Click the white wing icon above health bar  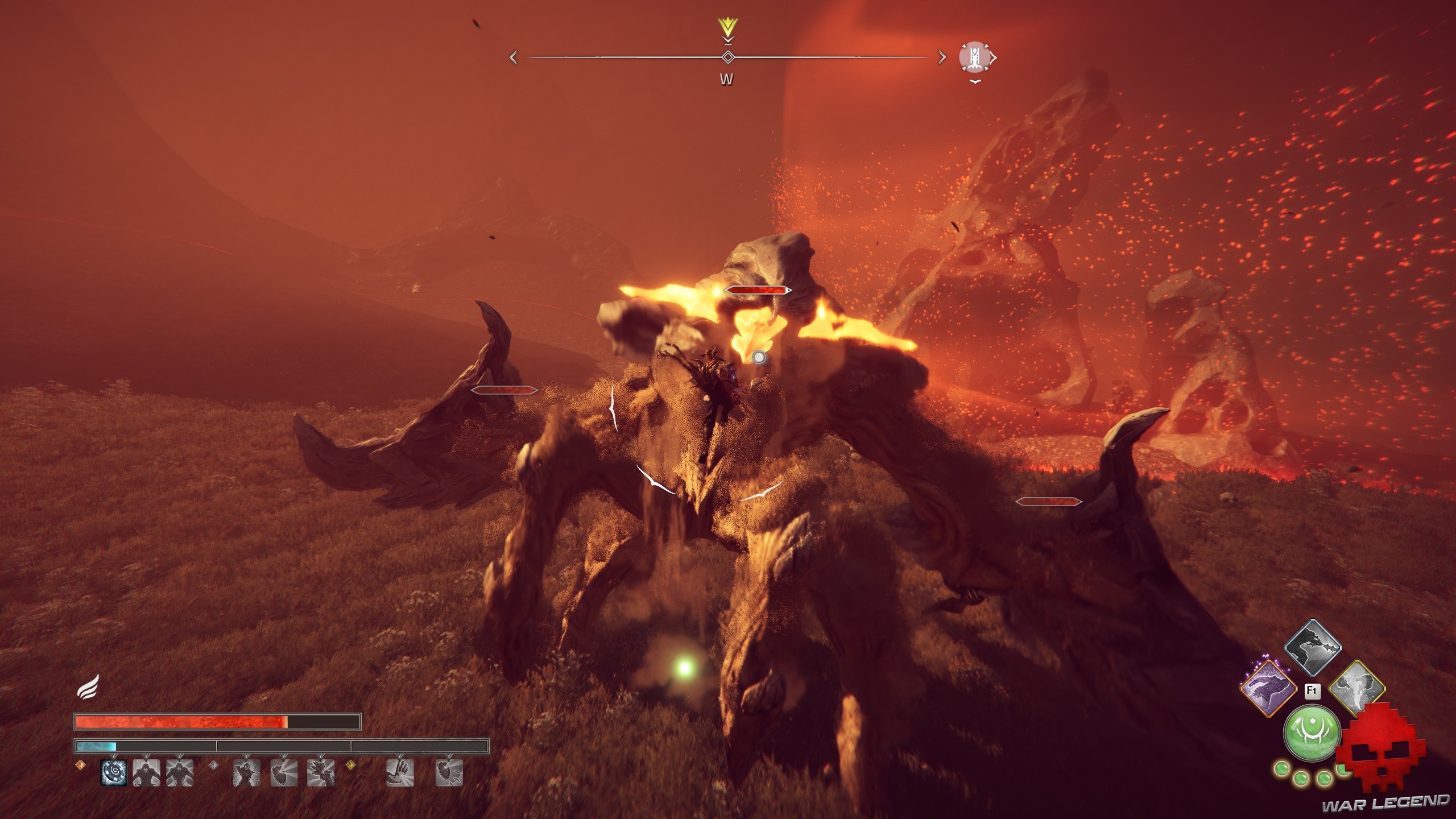(89, 686)
